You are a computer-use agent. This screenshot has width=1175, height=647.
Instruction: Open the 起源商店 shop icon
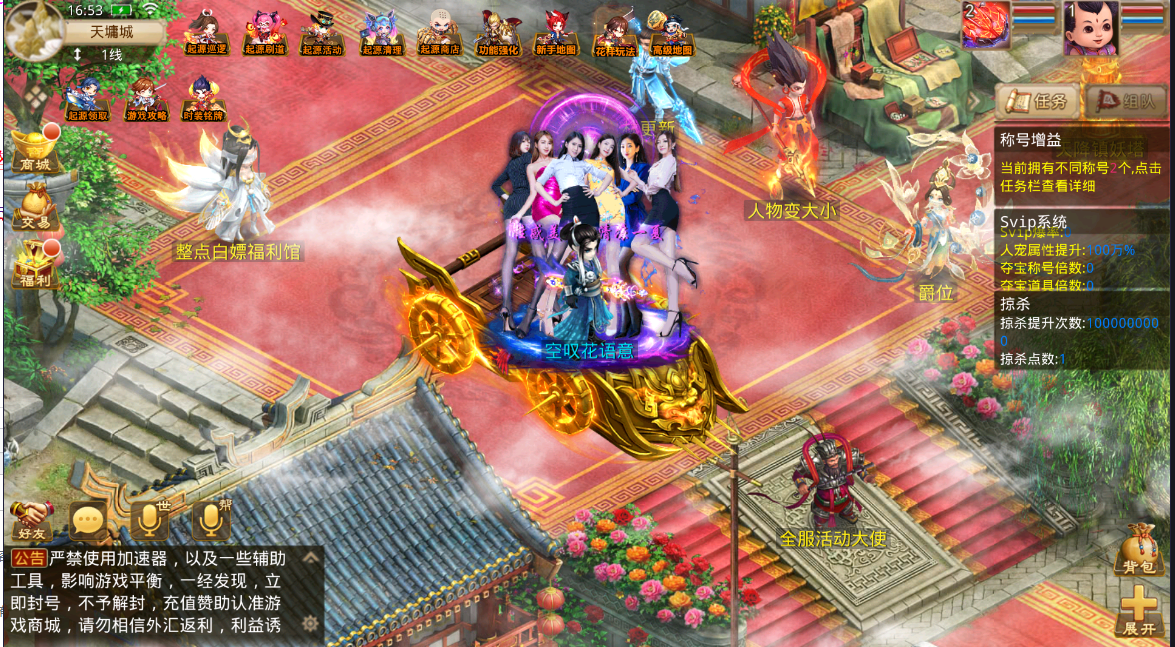tap(439, 33)
